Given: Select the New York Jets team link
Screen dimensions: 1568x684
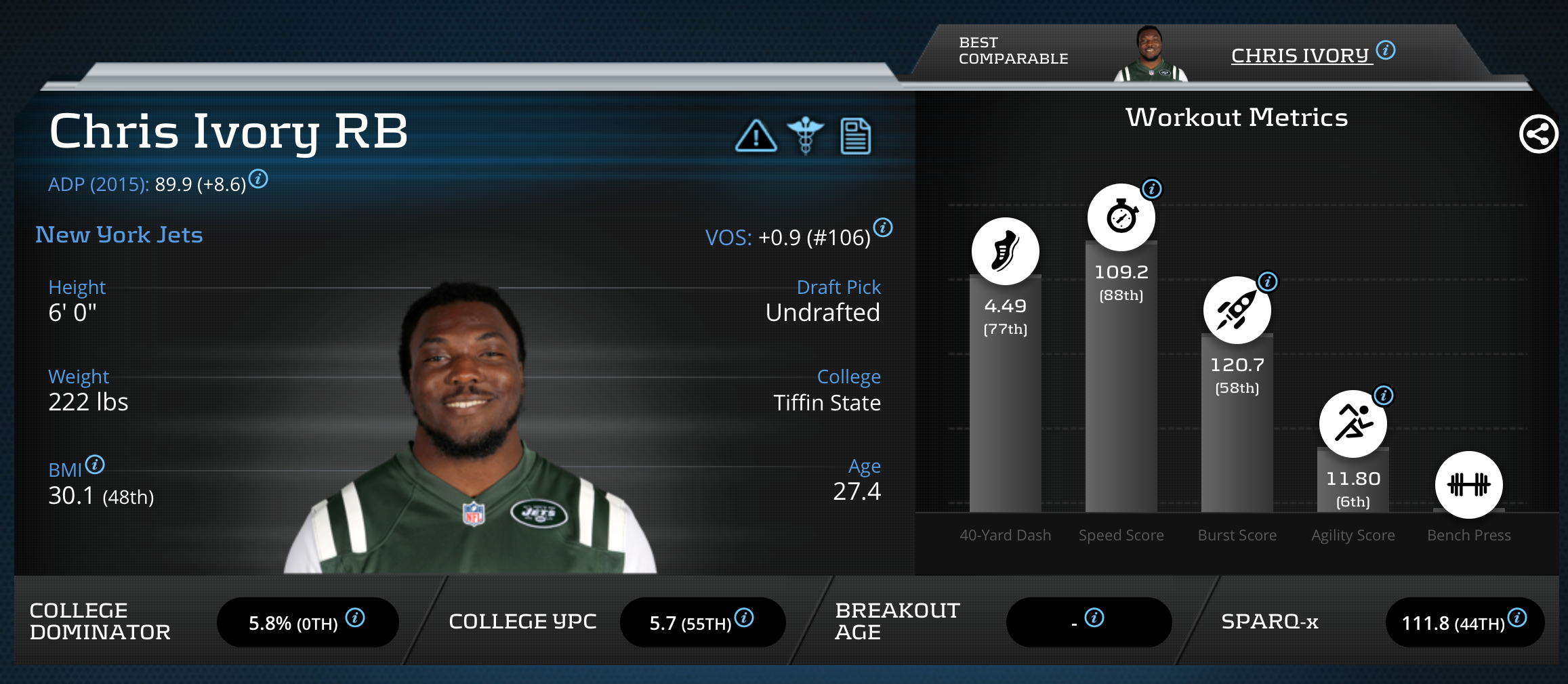Looking at the screenshot, I should [x=119, y=235].
